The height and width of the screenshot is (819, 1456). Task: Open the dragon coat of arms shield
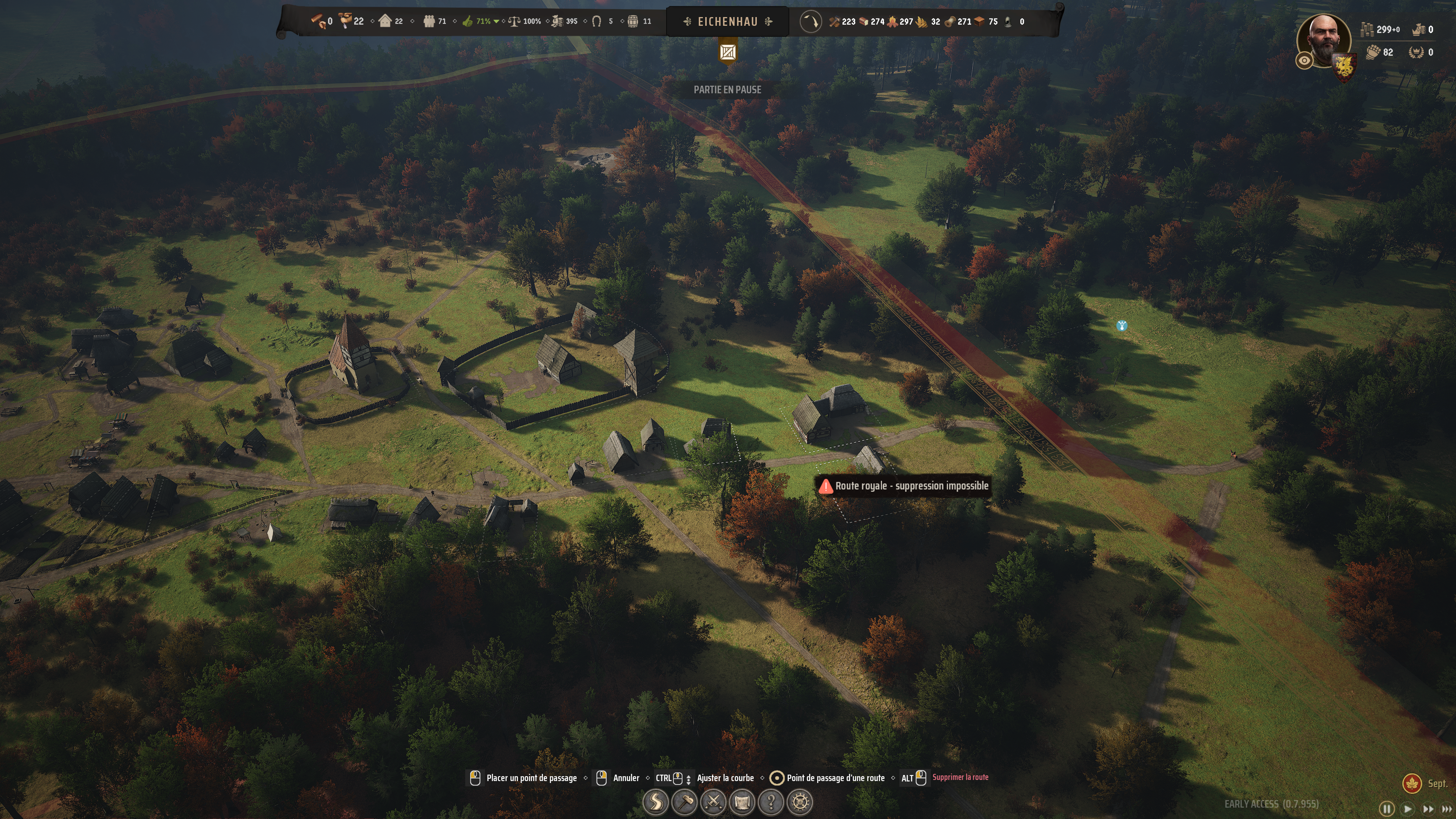pos(1344,67)
